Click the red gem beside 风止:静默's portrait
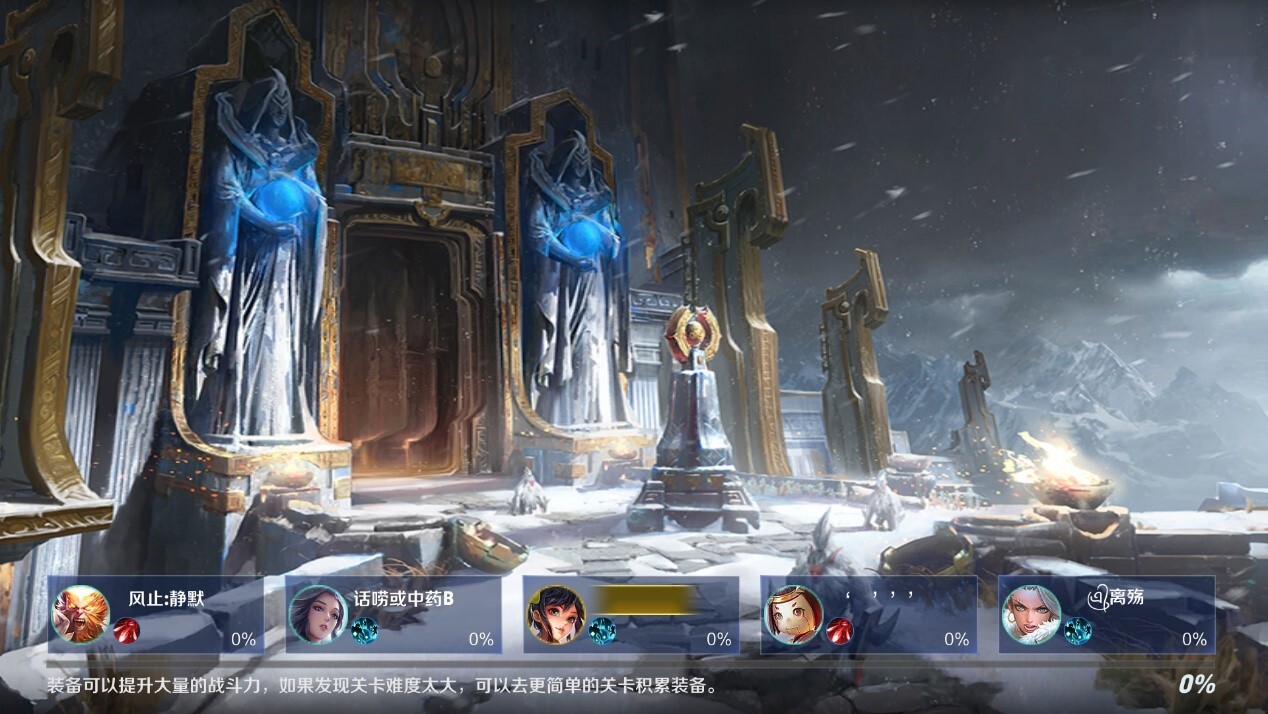The image size is (1268, 714). [x=127, y=631]
